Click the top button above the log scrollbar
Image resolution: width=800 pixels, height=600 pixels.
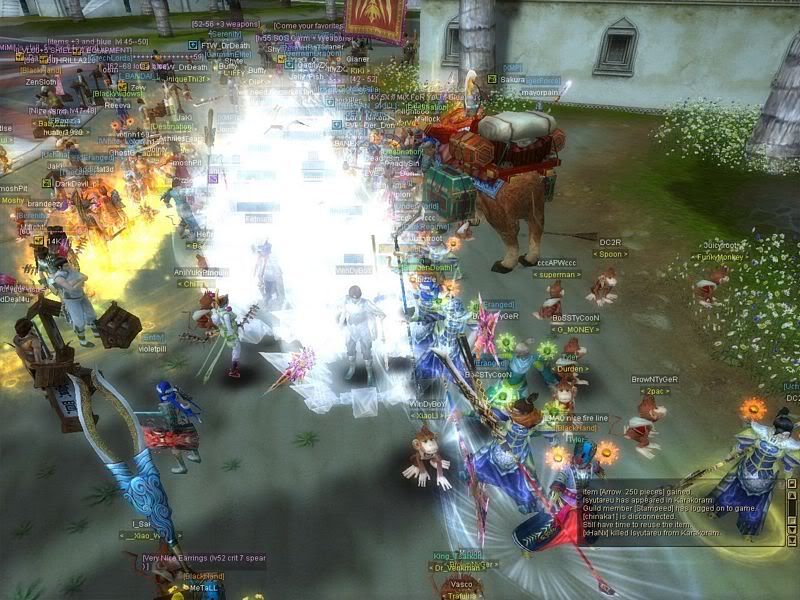click(792, 483)
